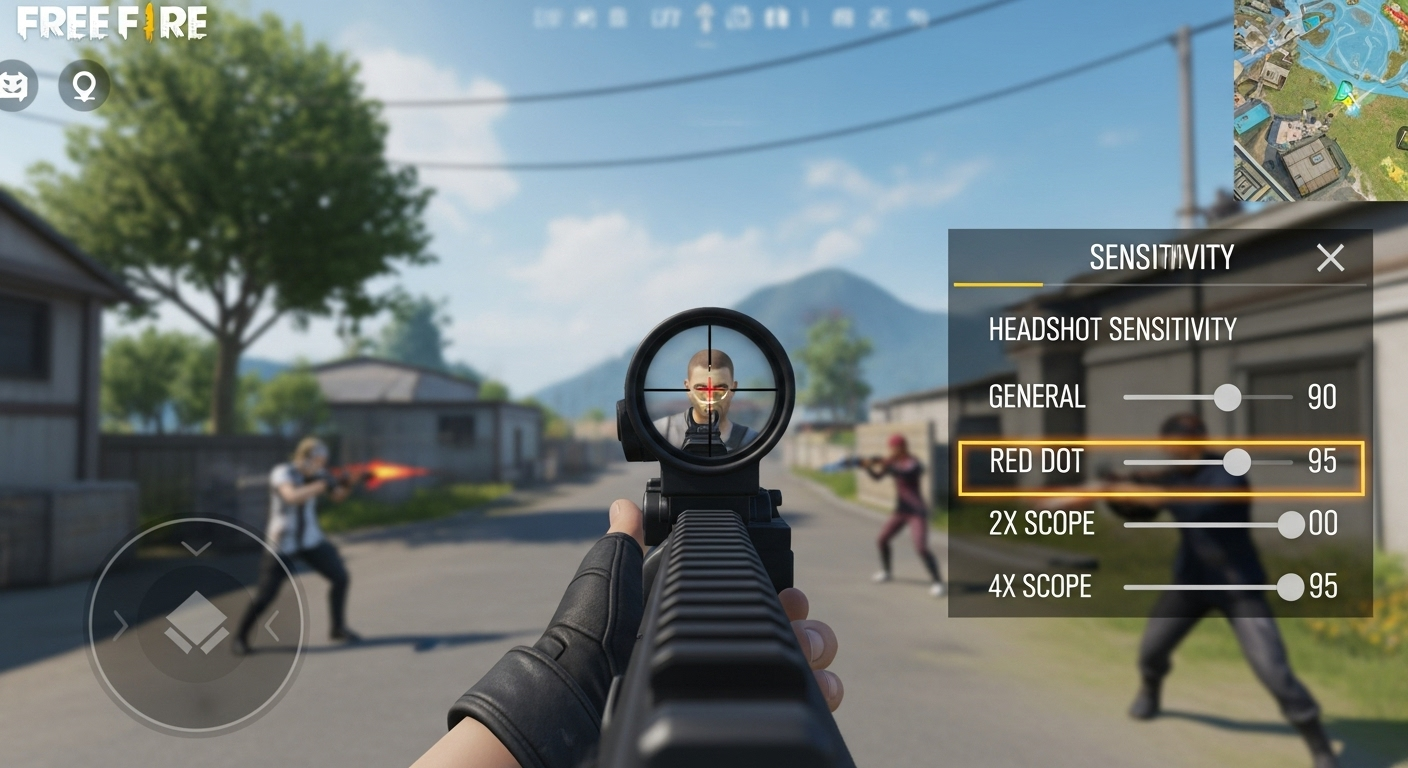This screenshot has height=768, width=1408.
Task: Click the 4x Scope sensitivity slider handle
Action: pos(1290,587)
